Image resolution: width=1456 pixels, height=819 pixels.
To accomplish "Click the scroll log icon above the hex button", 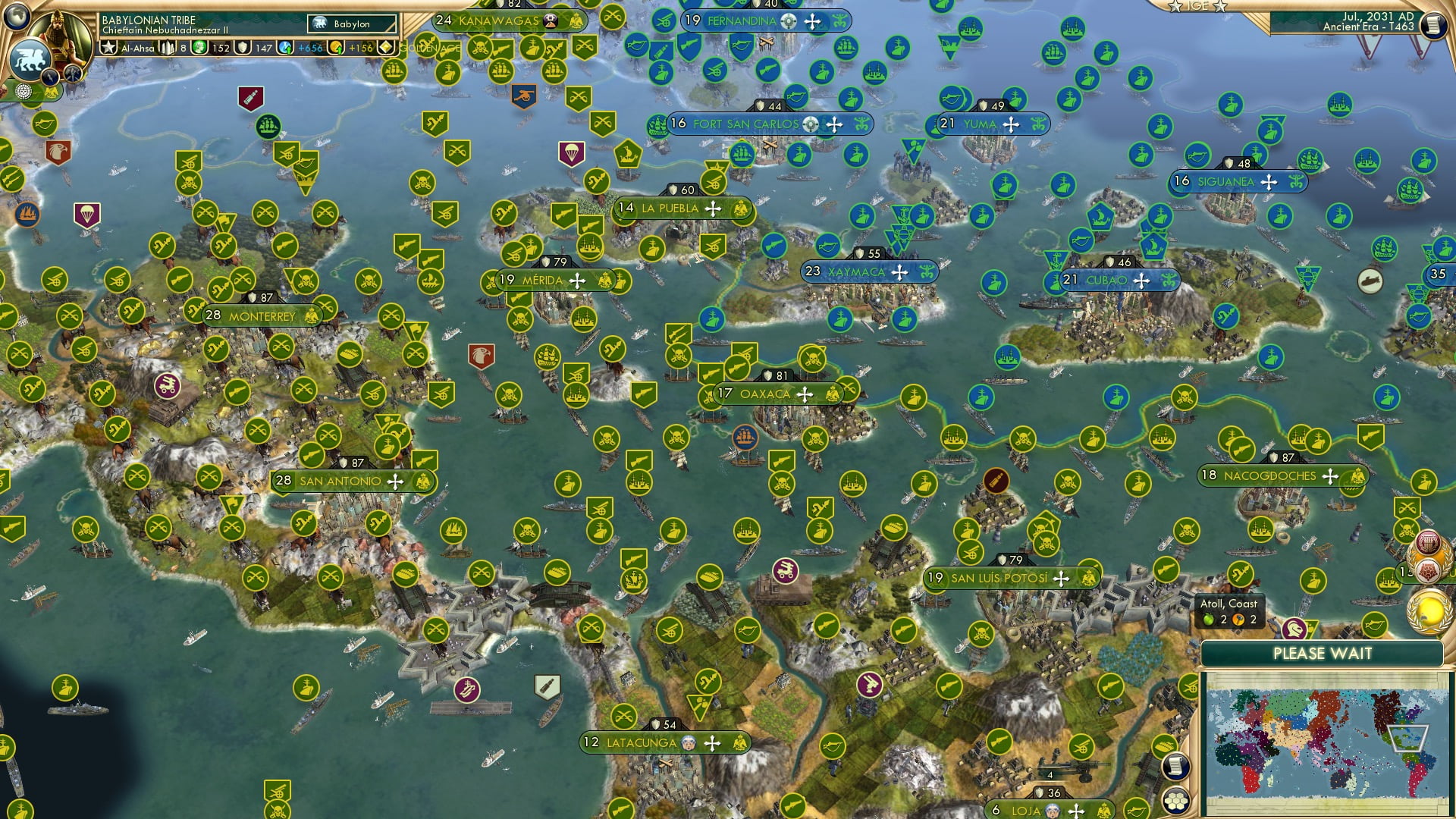I will coord(1174,766).
